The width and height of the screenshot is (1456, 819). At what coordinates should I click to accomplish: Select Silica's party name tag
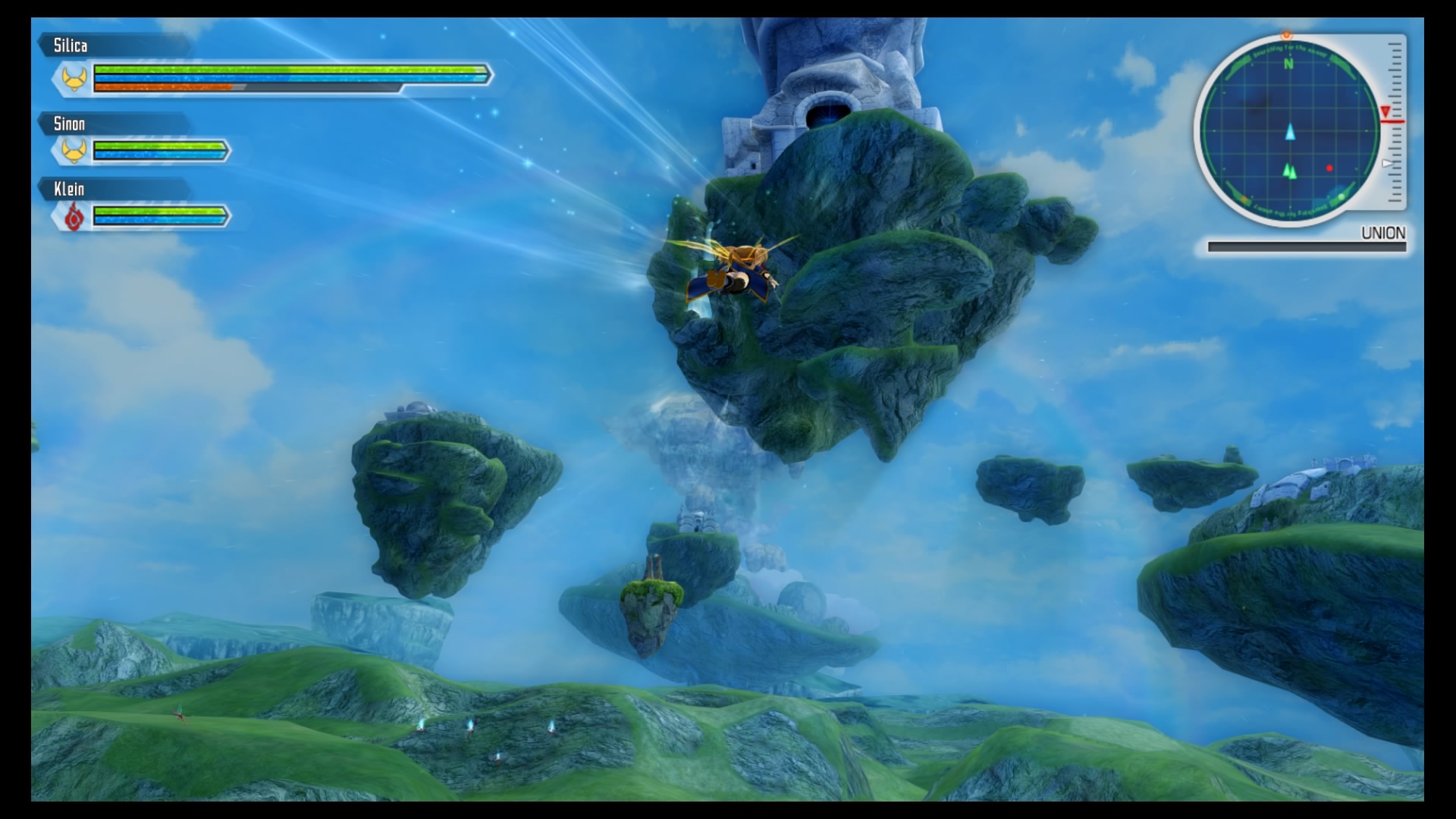[71, 46]
